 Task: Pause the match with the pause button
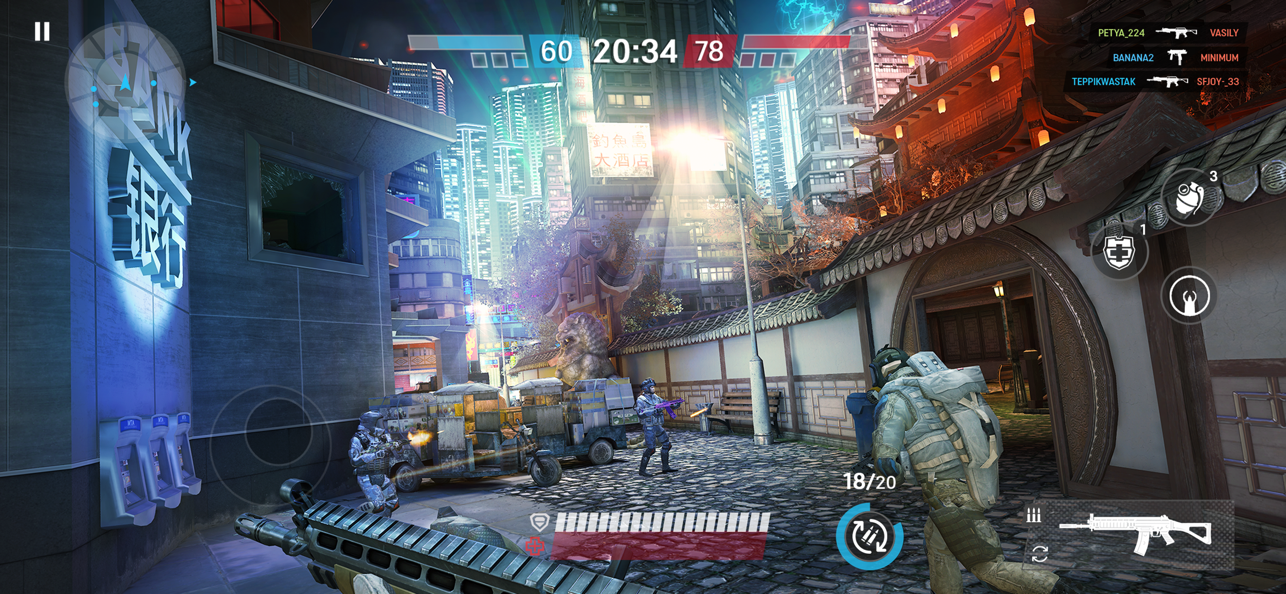coord(42,32)
